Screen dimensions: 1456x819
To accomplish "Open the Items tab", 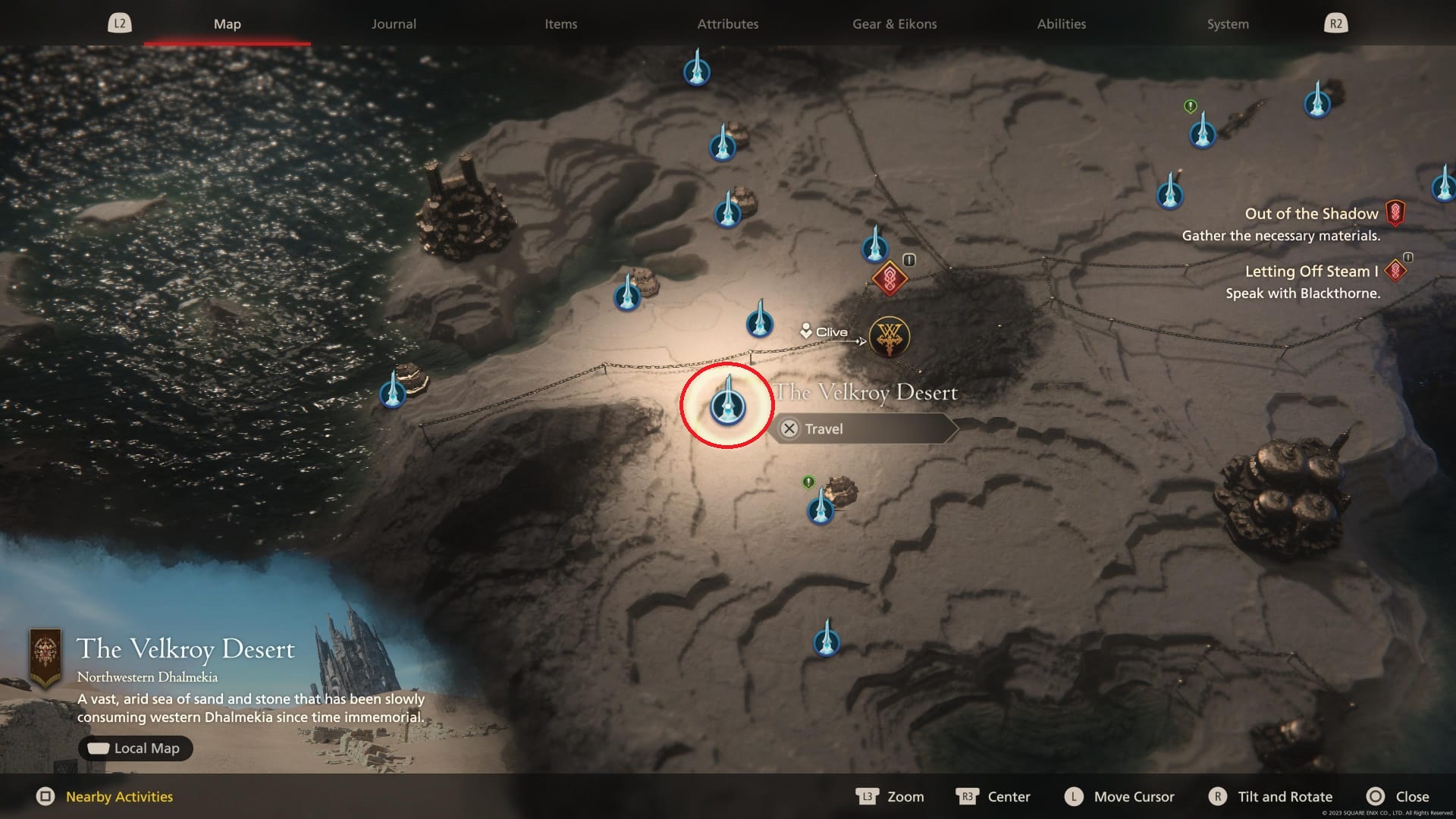I will click(560, 24).
